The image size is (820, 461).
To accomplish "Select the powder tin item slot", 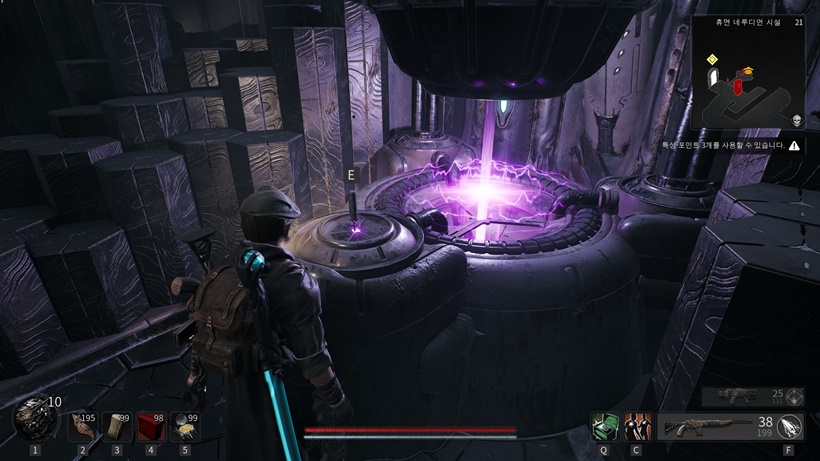I will pos(185,427).
